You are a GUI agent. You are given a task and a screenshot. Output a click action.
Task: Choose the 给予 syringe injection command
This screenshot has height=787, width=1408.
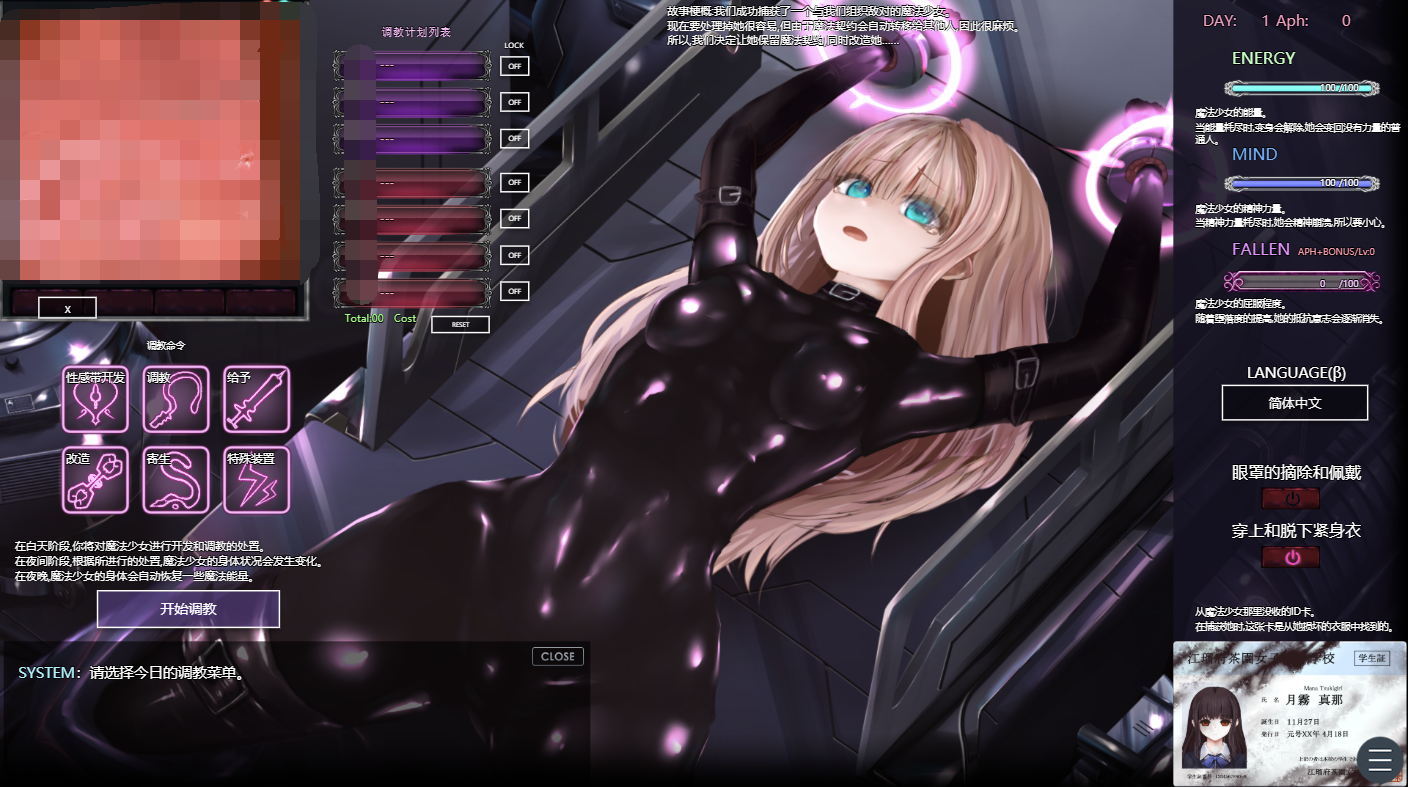click(257, 400)
